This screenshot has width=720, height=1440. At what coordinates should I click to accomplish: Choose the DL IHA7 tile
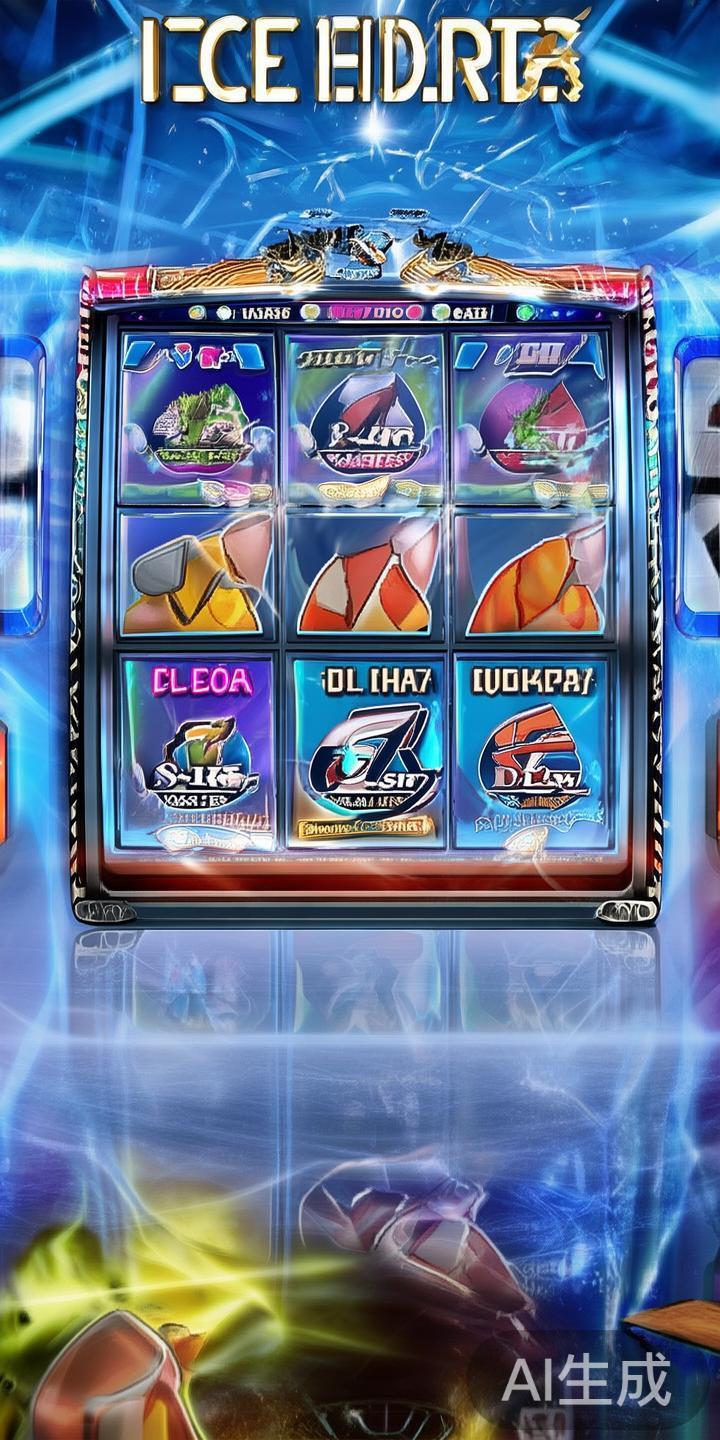coord(365,752)
